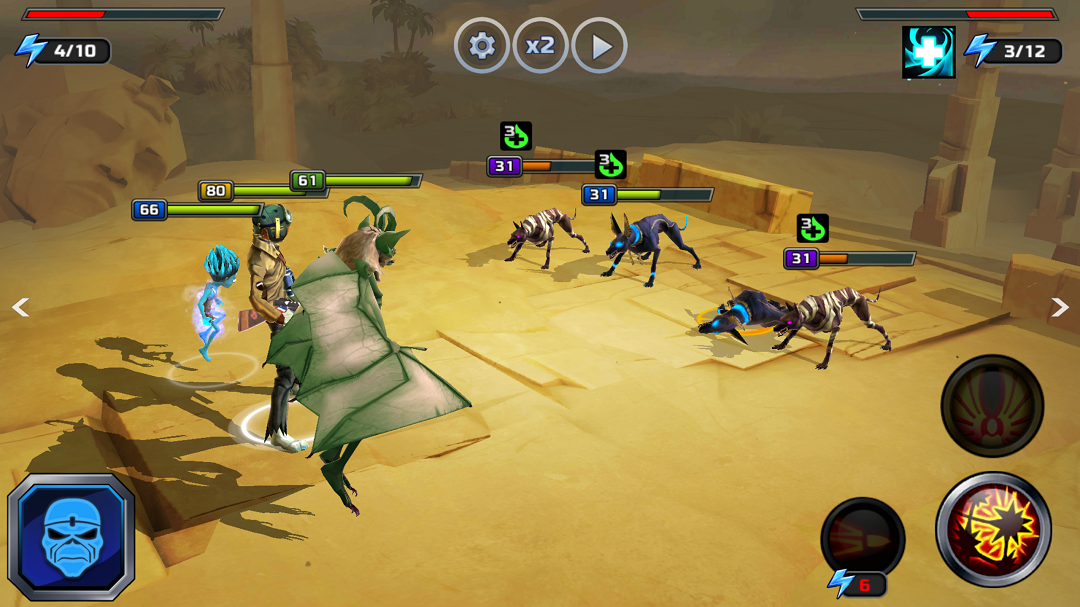Toggle the x2 battle speed

pyautogui.click(x=541, y=46)
